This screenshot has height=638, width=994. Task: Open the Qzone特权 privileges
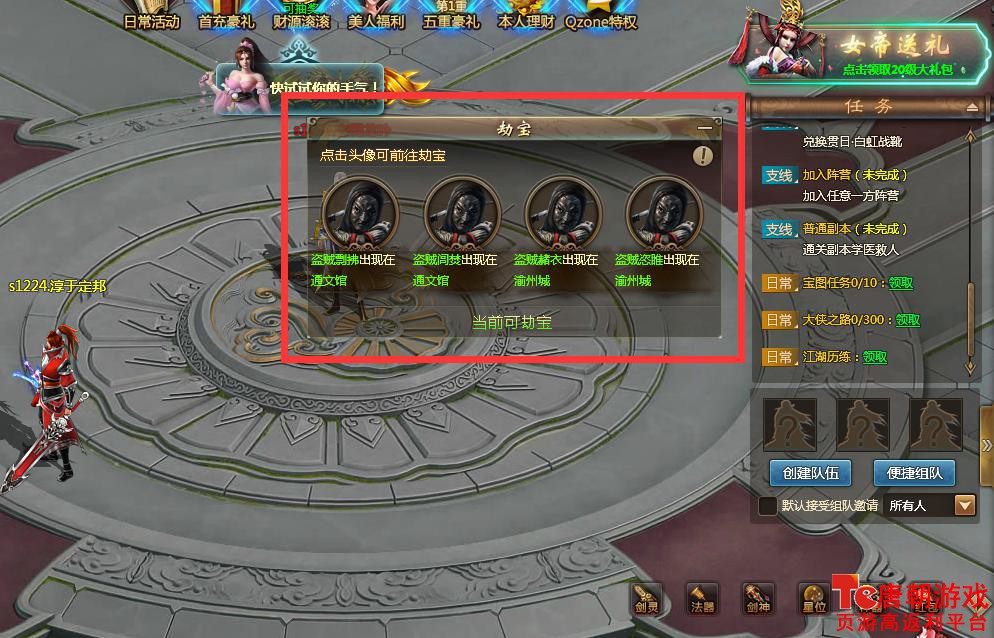point(601,16)
